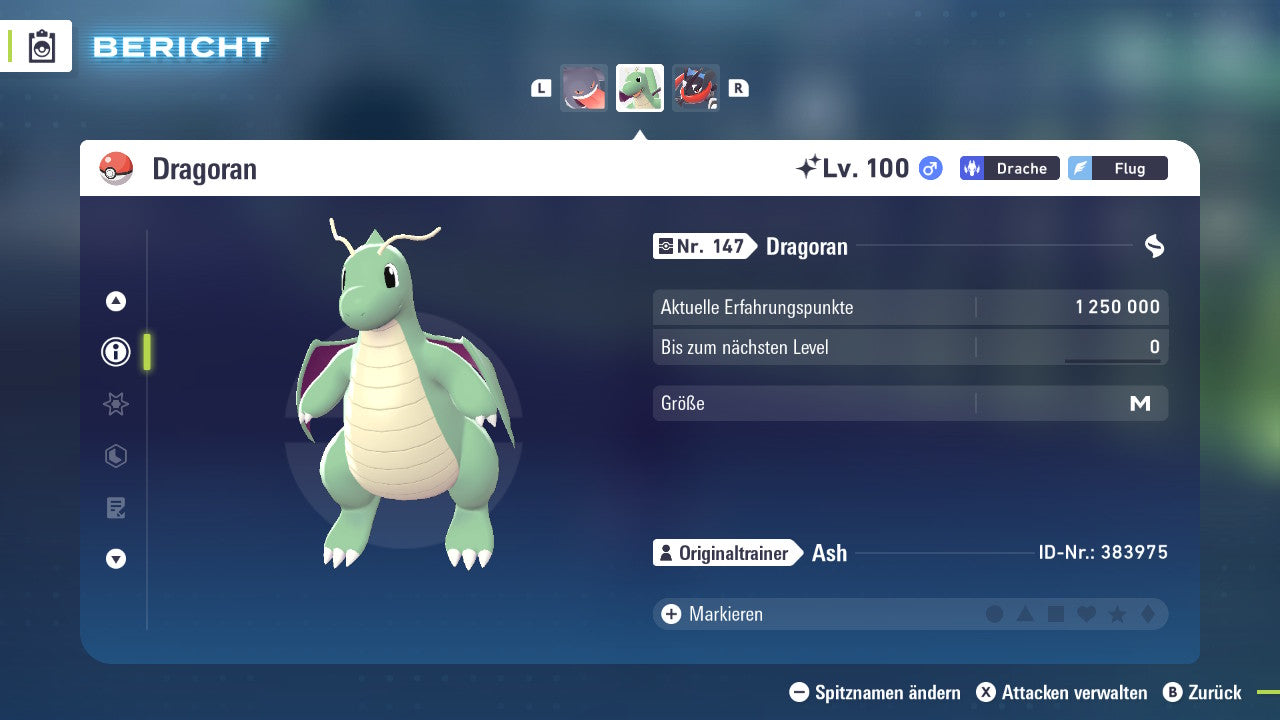Go back with Zurück
1280x720 pixels.
point(1203,692)
